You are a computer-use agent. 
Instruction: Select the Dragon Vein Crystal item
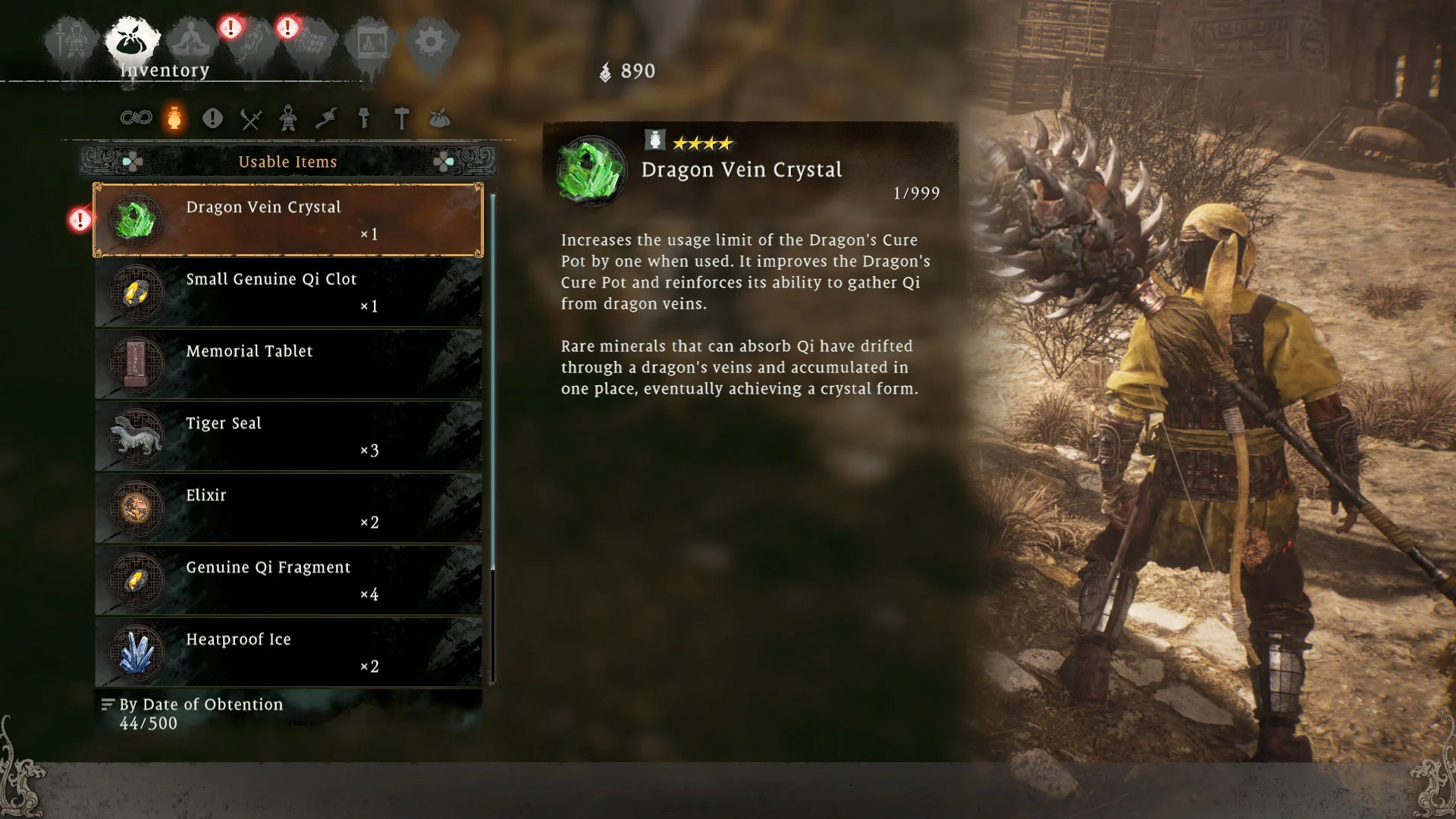tap(288, 220)
